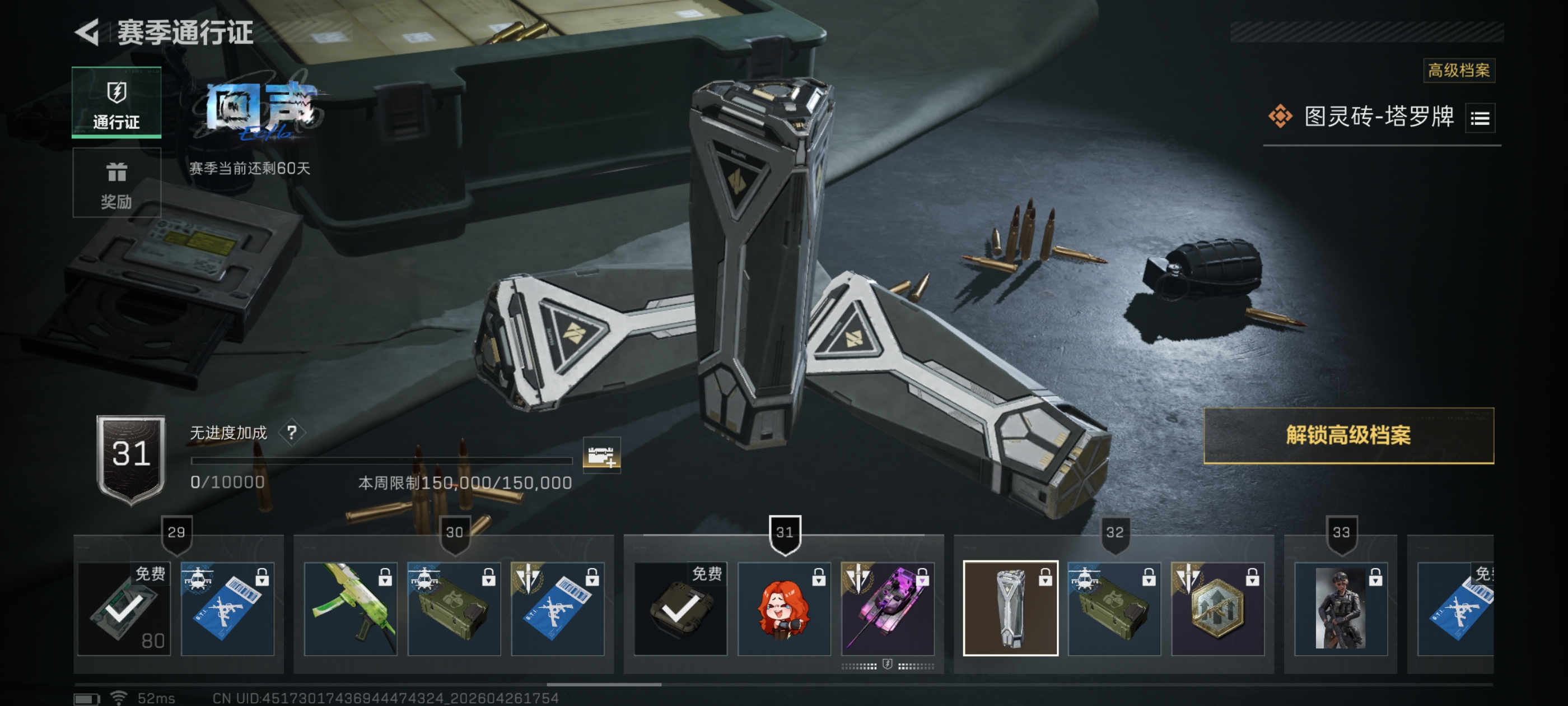Open the 奖励 rewards tab
The height and width of the screenshot is (706, 1568).
pos(116,183)
